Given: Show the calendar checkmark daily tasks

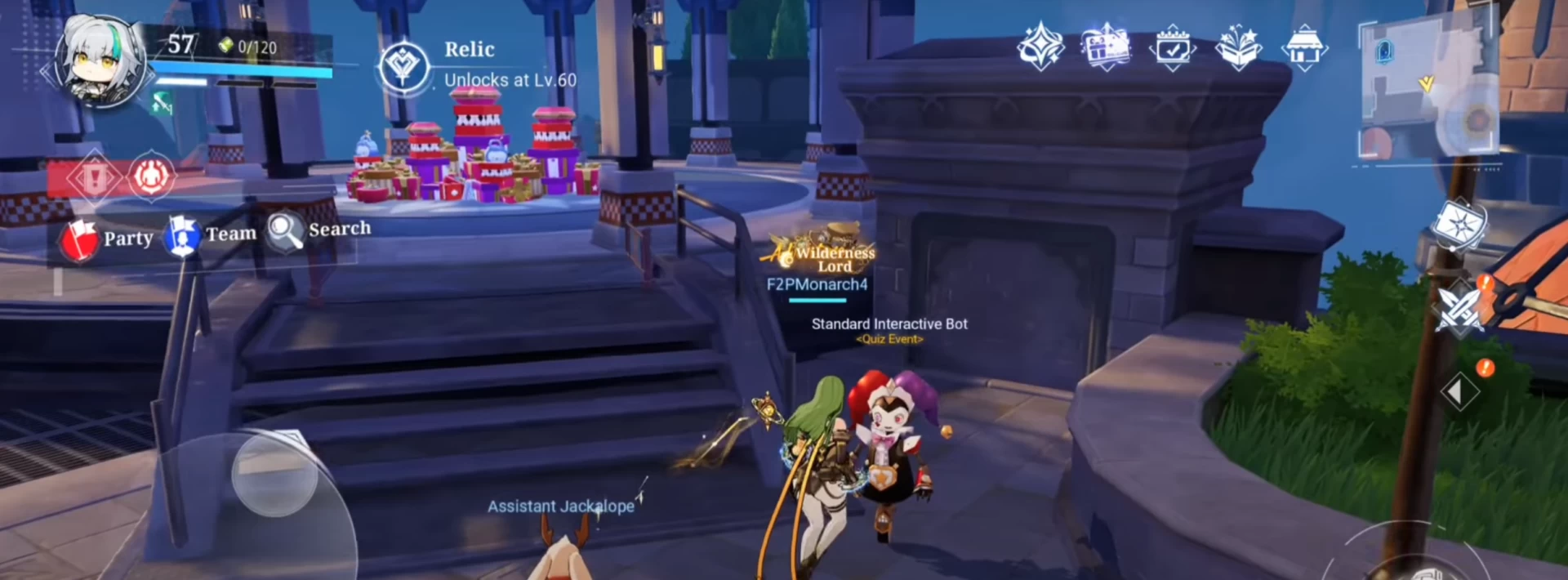Looking at the screenshot, I should click(1172, 48).
